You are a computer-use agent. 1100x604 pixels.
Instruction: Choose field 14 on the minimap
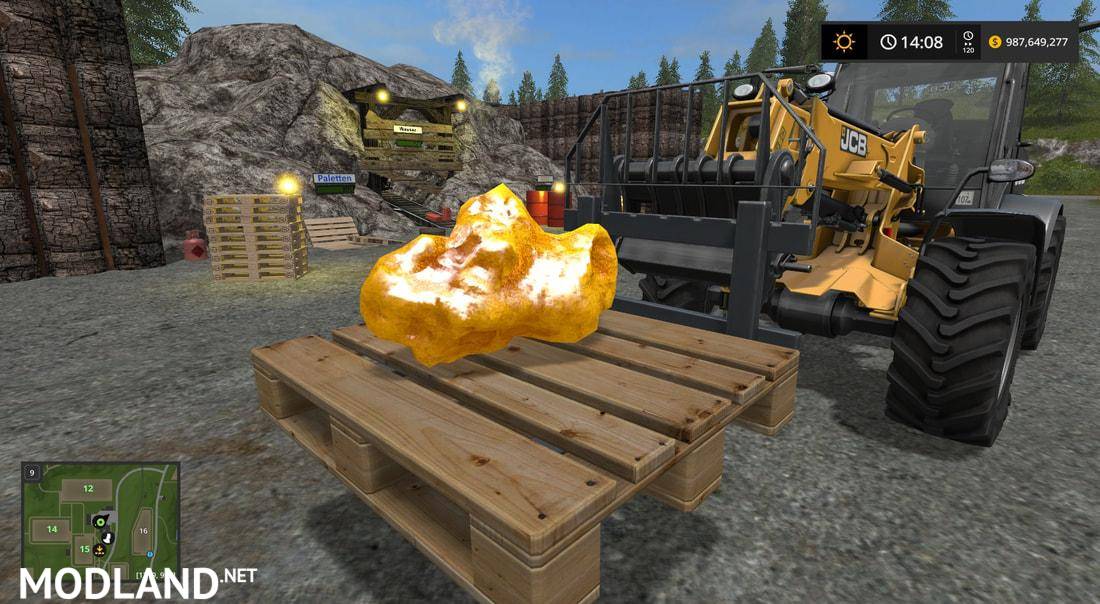52,529
